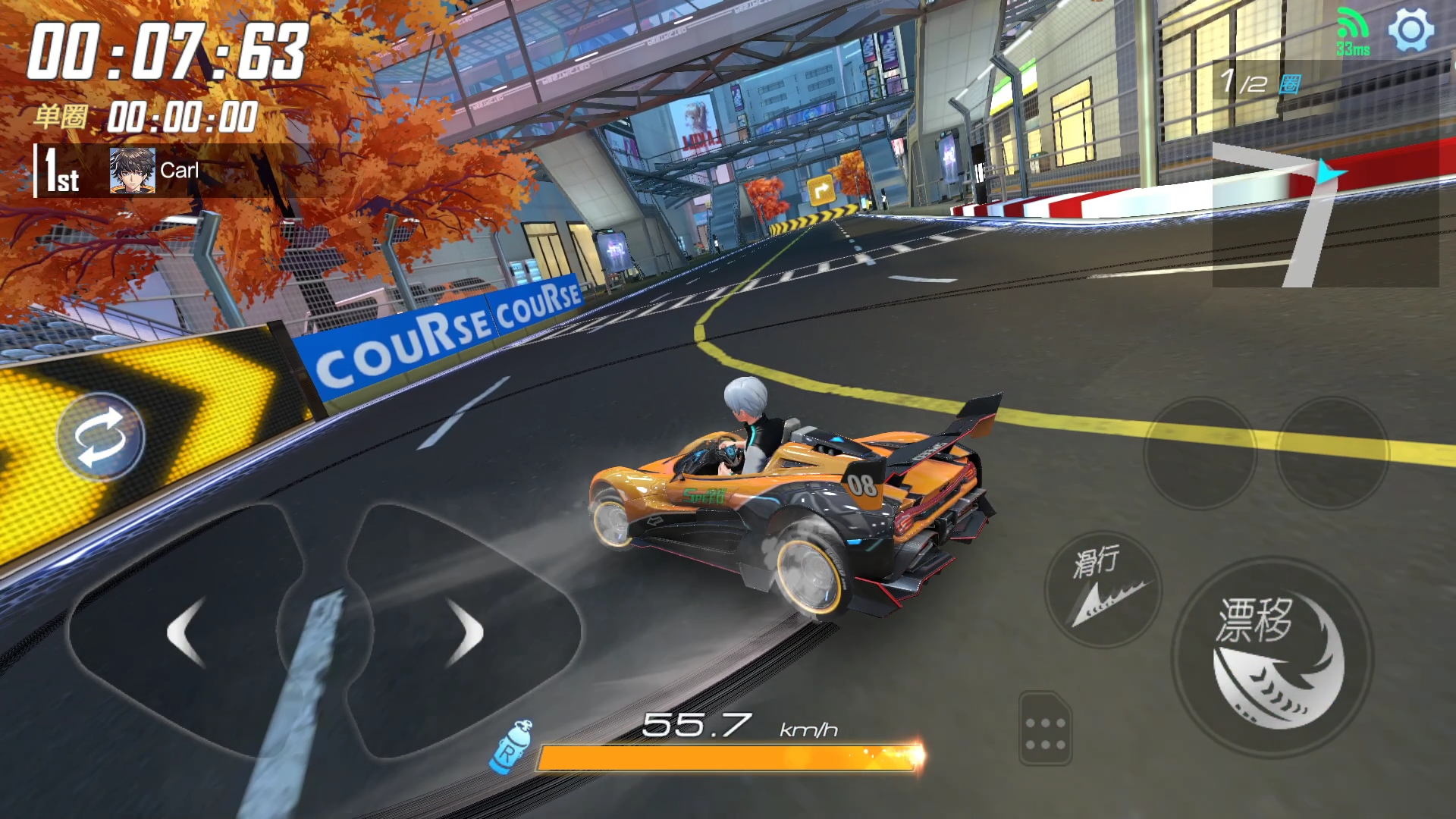Tap the circular reset arrows button

(x=100, y=437)
